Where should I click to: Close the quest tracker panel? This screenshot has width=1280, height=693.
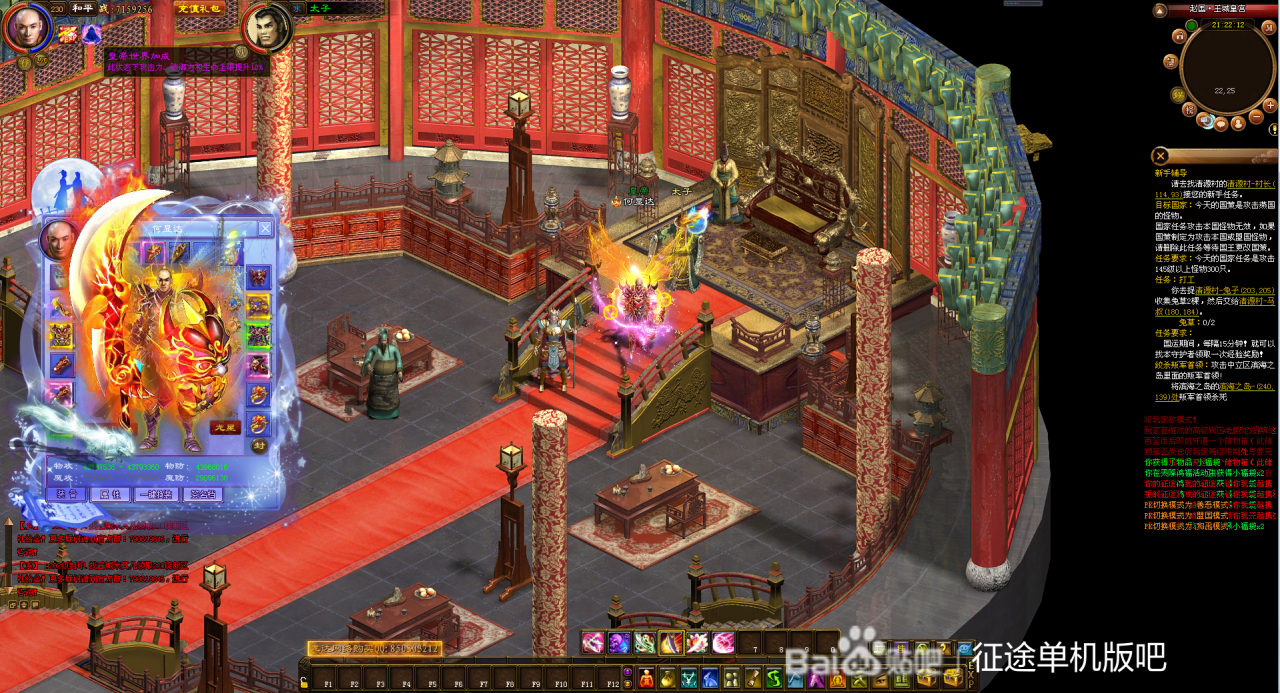tap(1160, 155)
